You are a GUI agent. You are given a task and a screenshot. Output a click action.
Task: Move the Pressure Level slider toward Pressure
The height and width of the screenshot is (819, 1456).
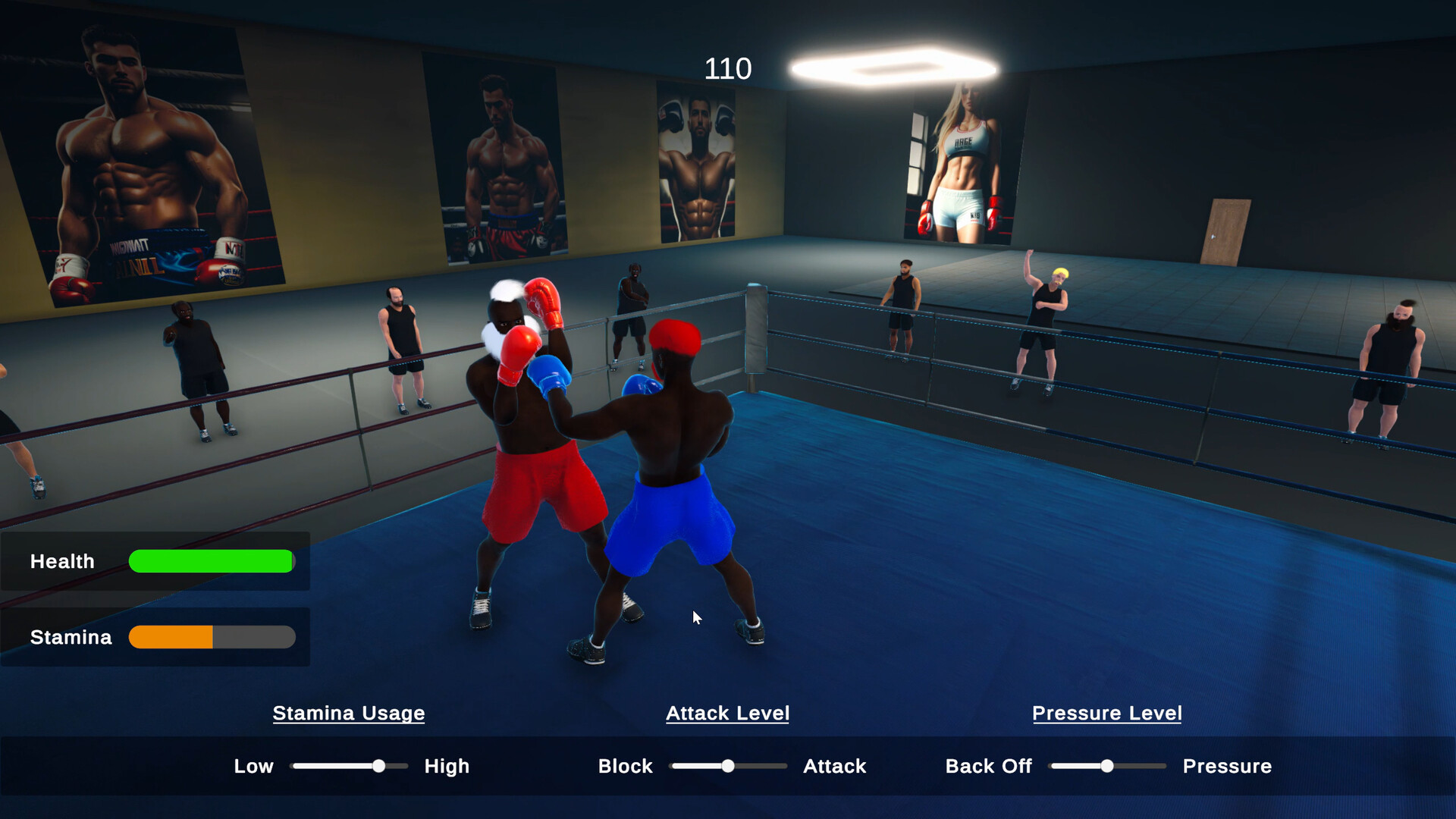click(x=1145, y=766)
